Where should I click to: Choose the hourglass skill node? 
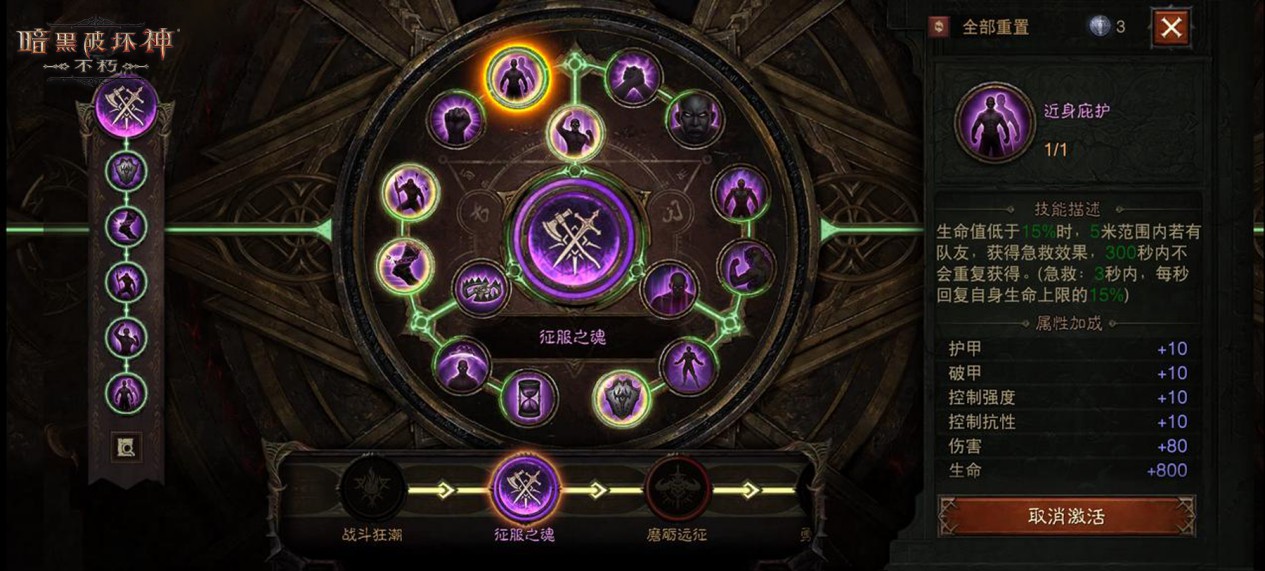529,397
